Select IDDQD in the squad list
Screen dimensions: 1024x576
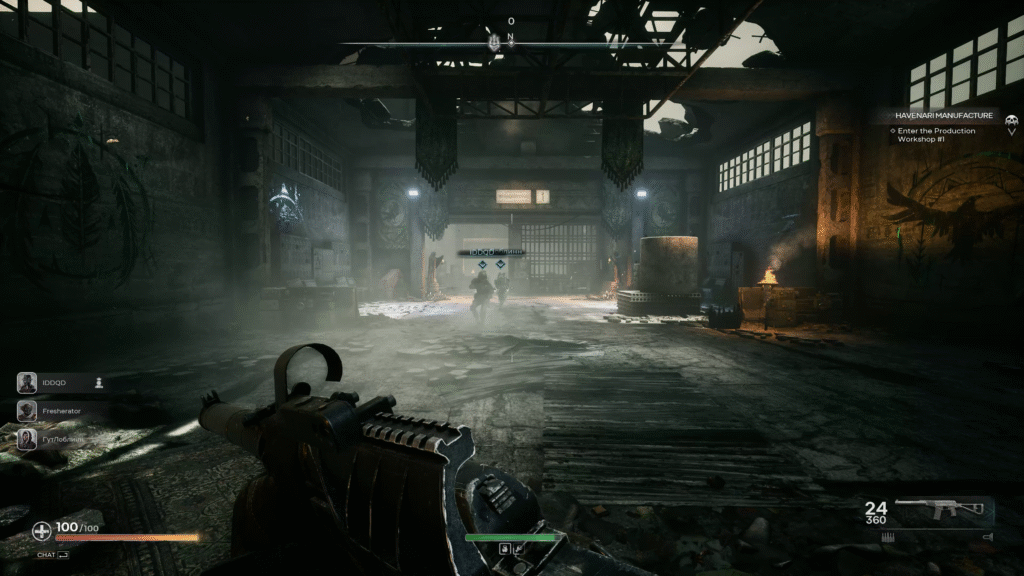tap(52, 382)
